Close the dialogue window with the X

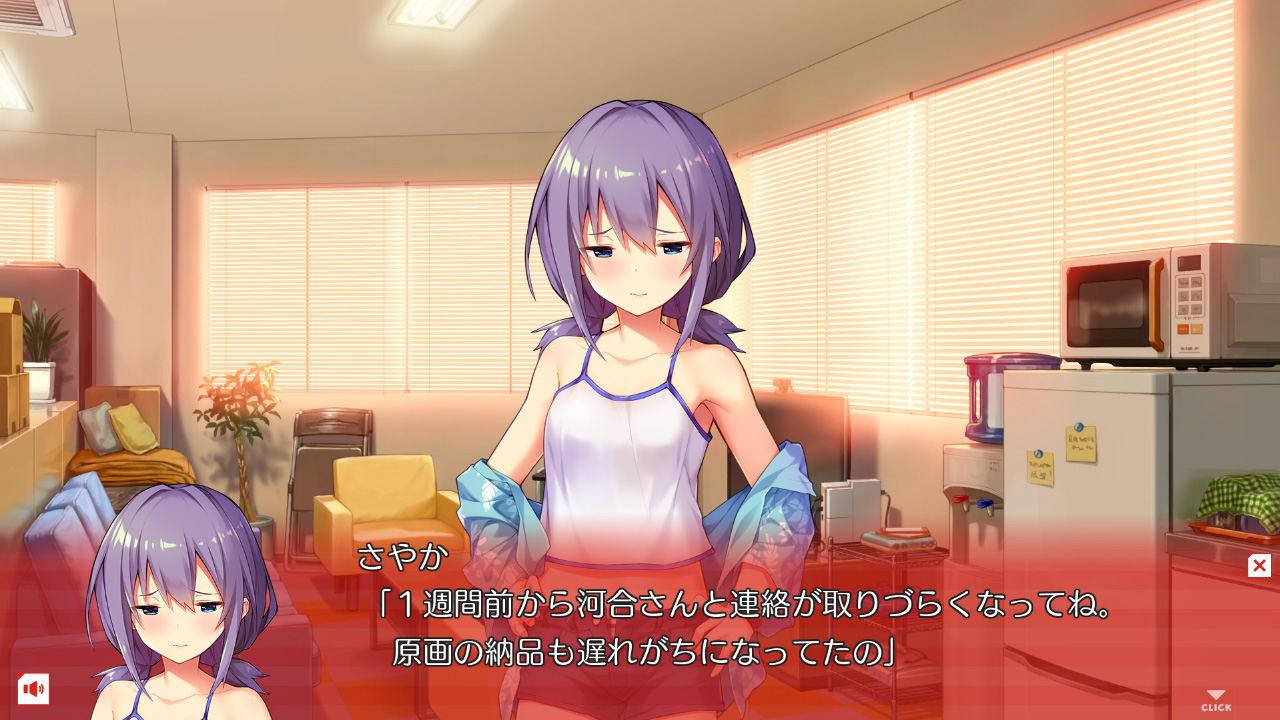(1259, 566)
